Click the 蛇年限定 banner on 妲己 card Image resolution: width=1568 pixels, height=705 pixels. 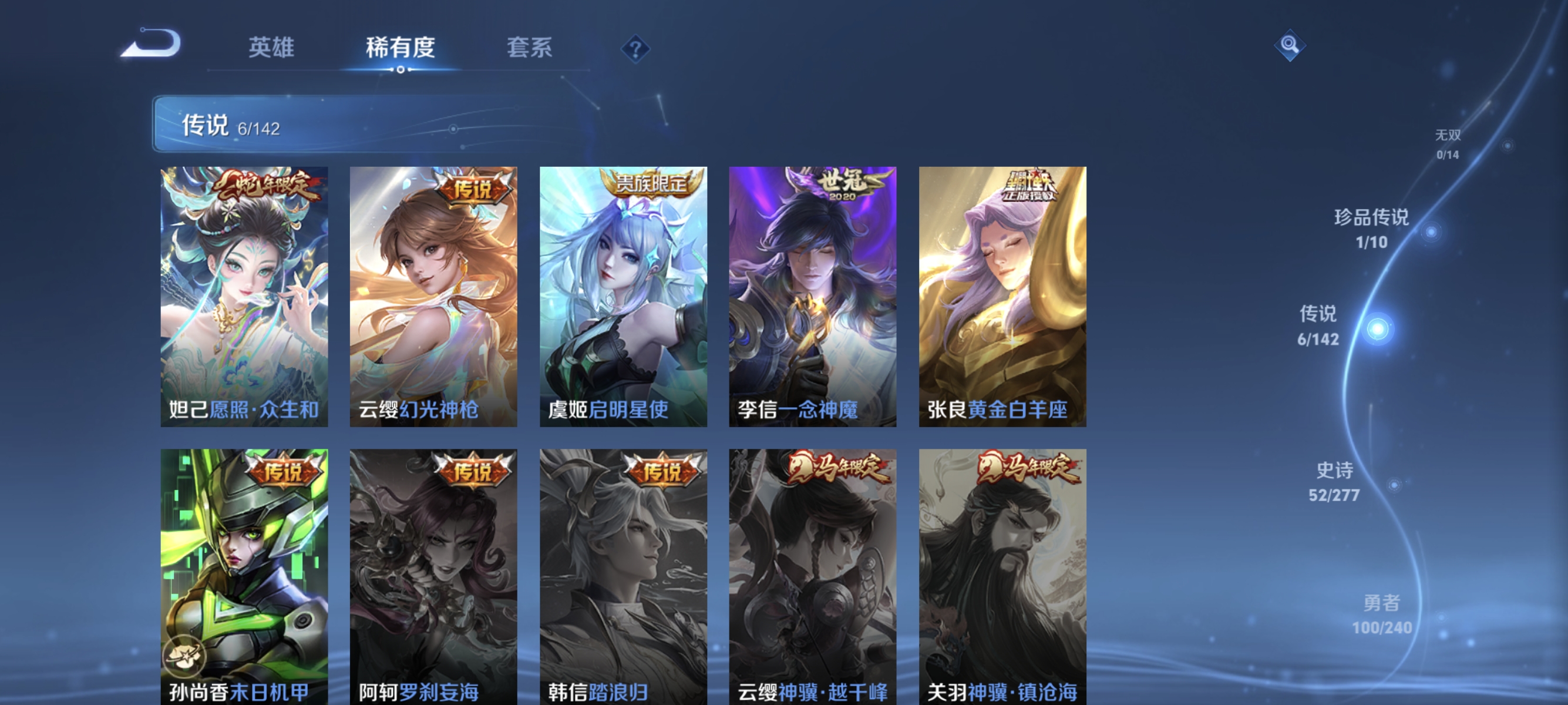click(x=266, y=188)
